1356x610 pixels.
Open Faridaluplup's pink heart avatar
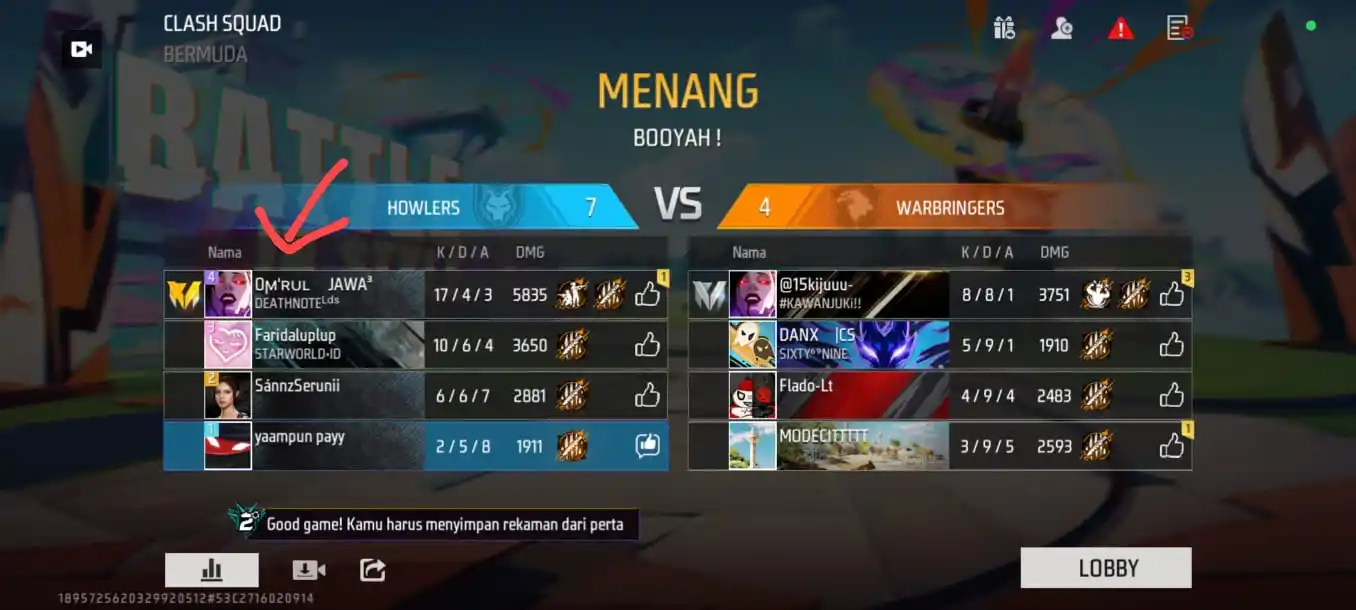(x=228, y=345)
